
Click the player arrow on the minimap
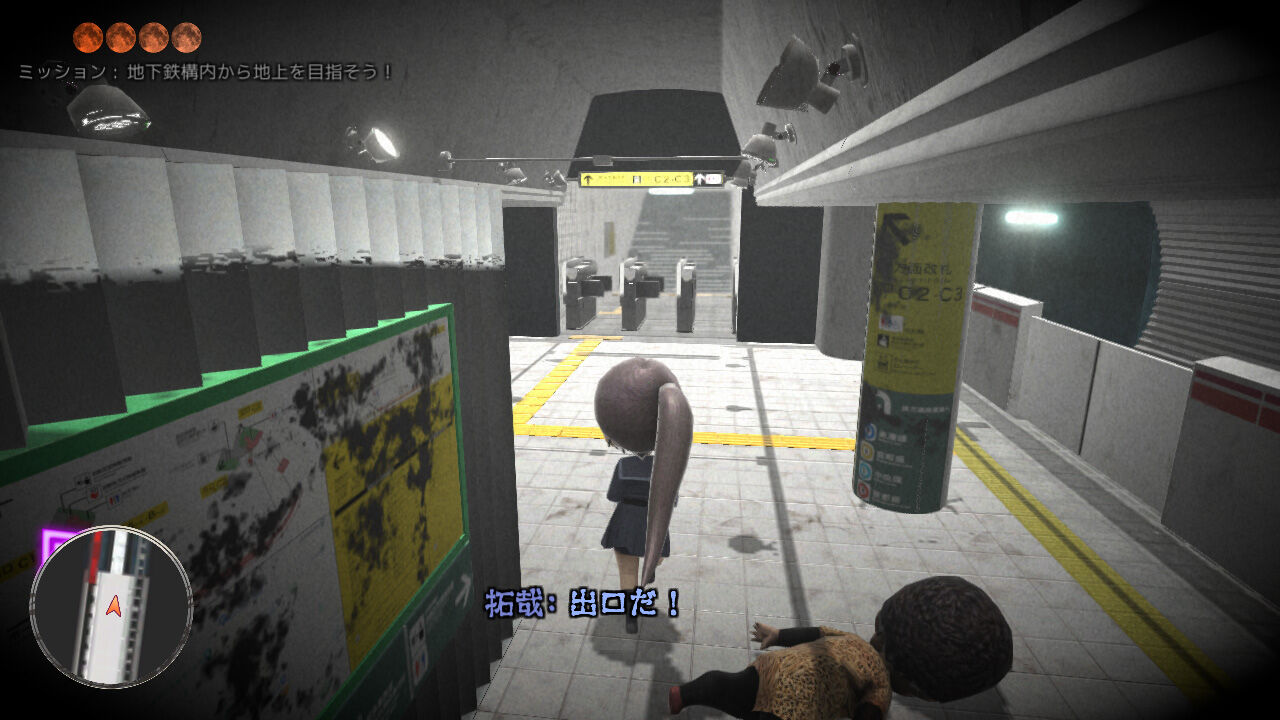pos(114,605)
